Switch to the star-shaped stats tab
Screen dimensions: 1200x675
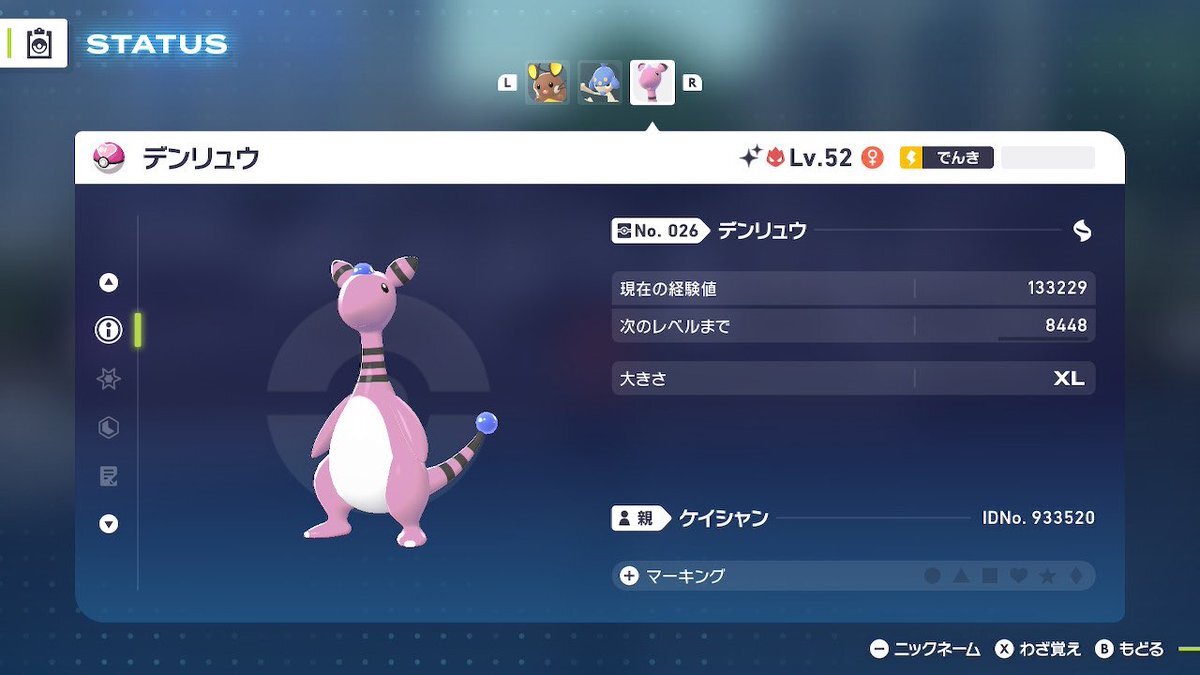point(108,379)
